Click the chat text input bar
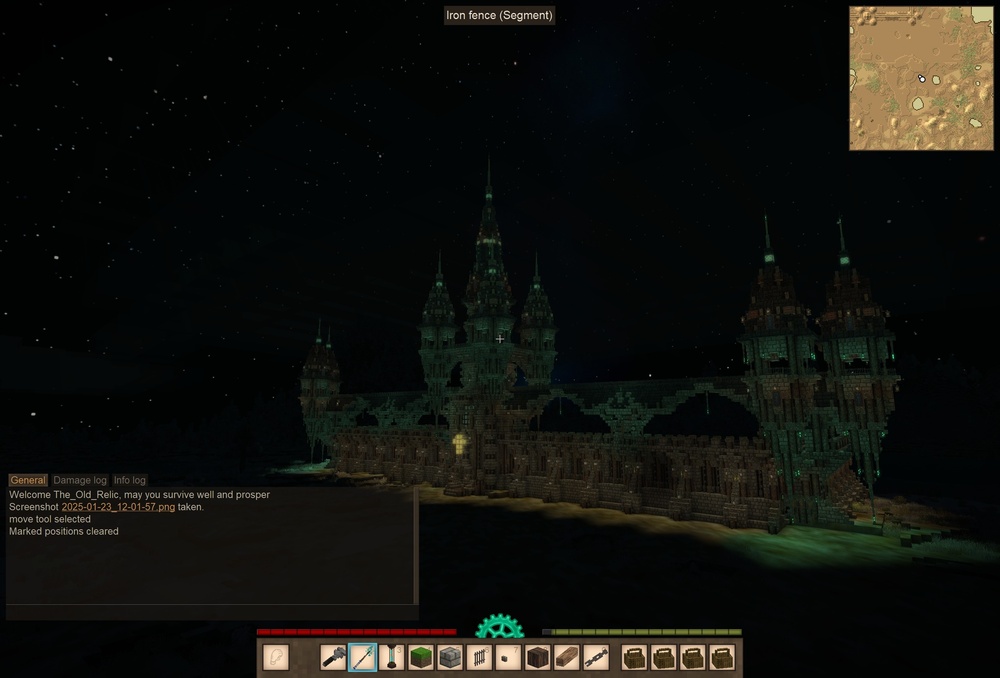Viewport: 1000px width, 678px height. [210, 612]
